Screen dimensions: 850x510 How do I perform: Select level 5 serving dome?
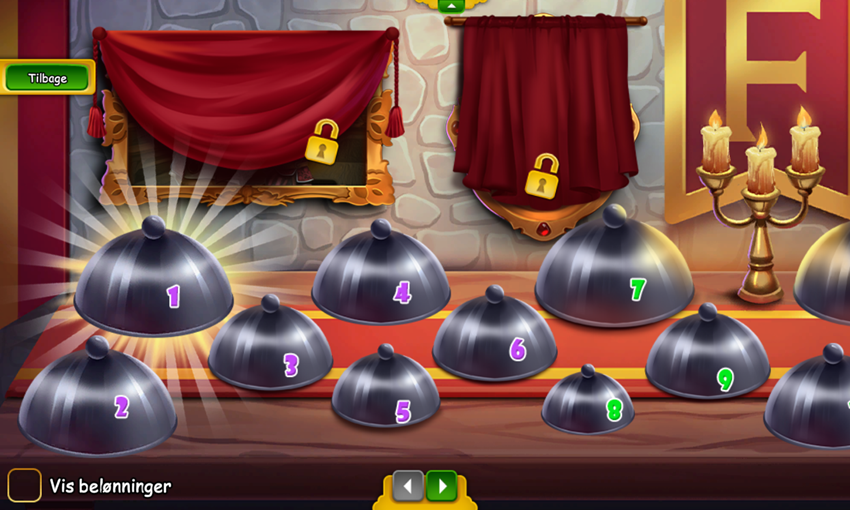[x=386, y=392]
